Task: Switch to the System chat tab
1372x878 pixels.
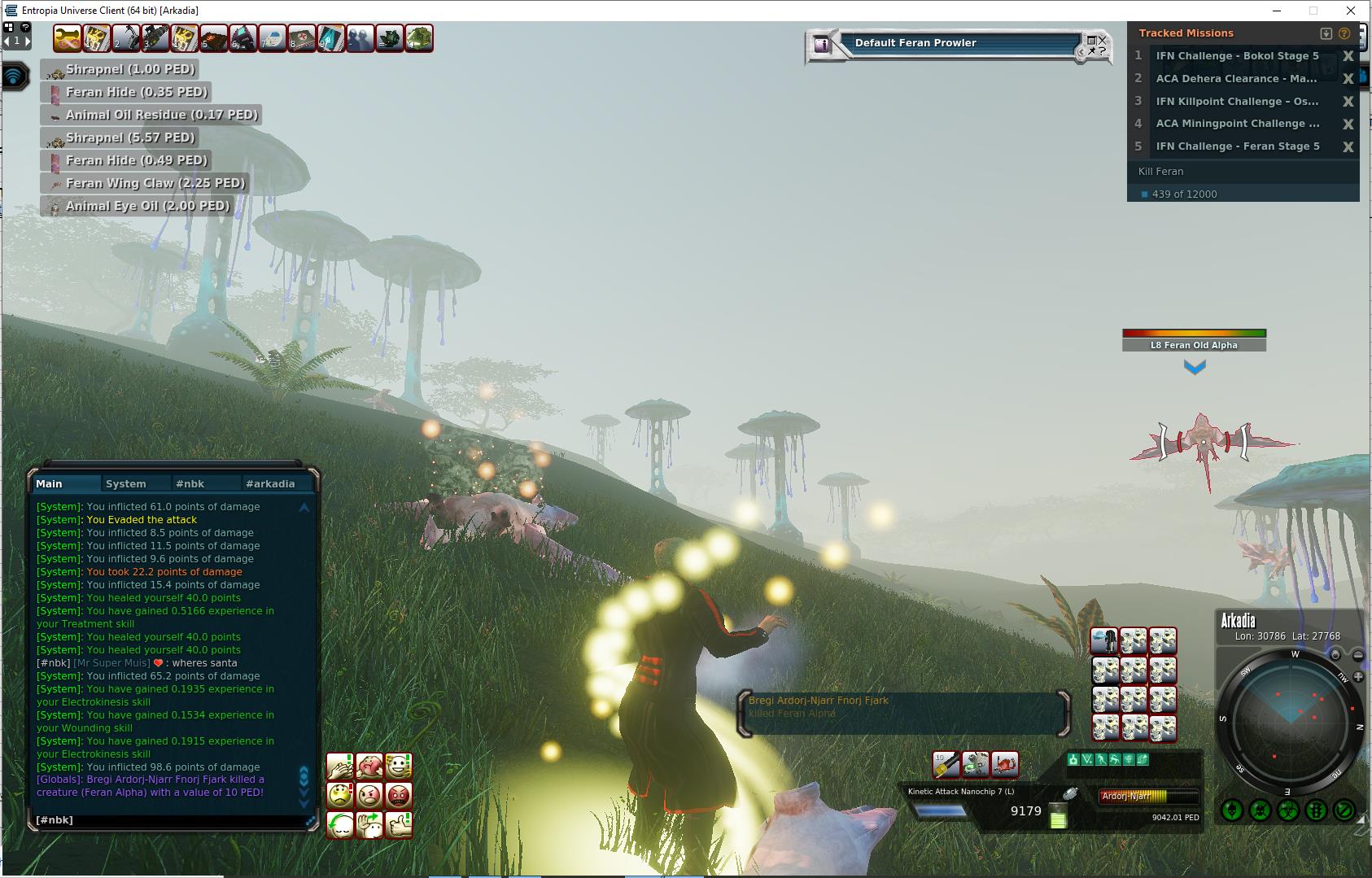Action: (x=126, y=483)
